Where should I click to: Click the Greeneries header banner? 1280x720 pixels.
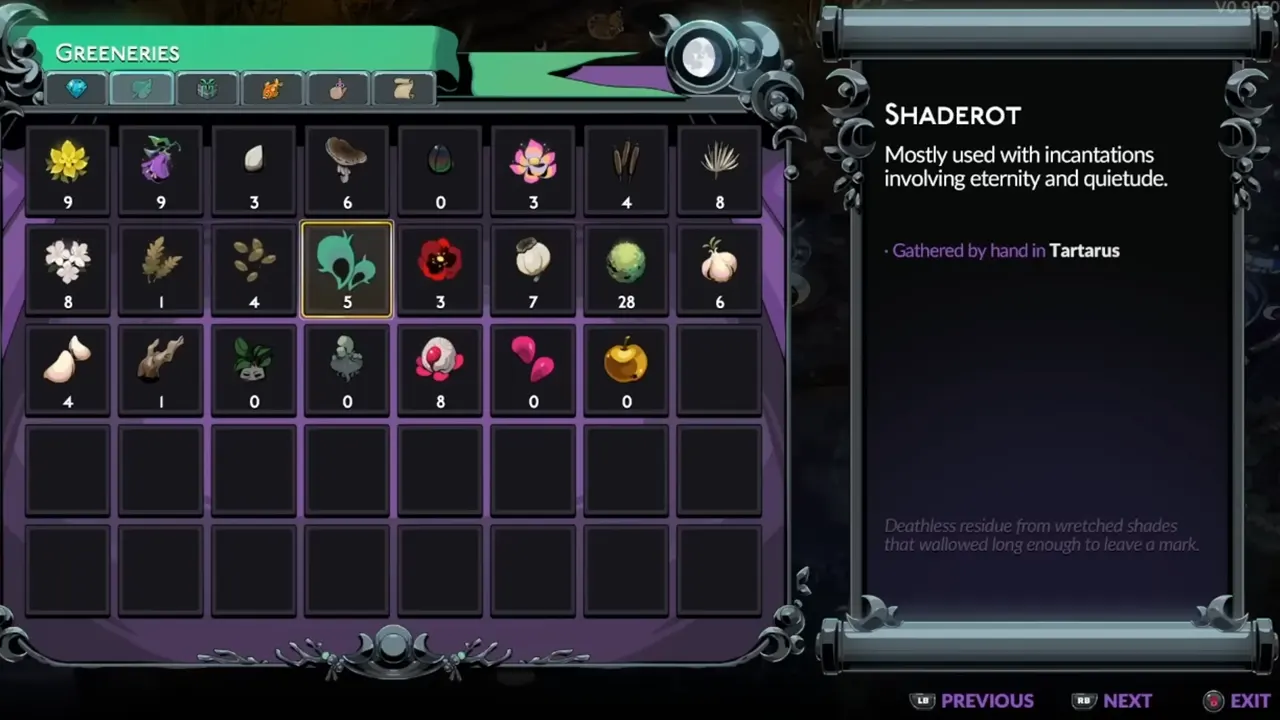[120, 52]
